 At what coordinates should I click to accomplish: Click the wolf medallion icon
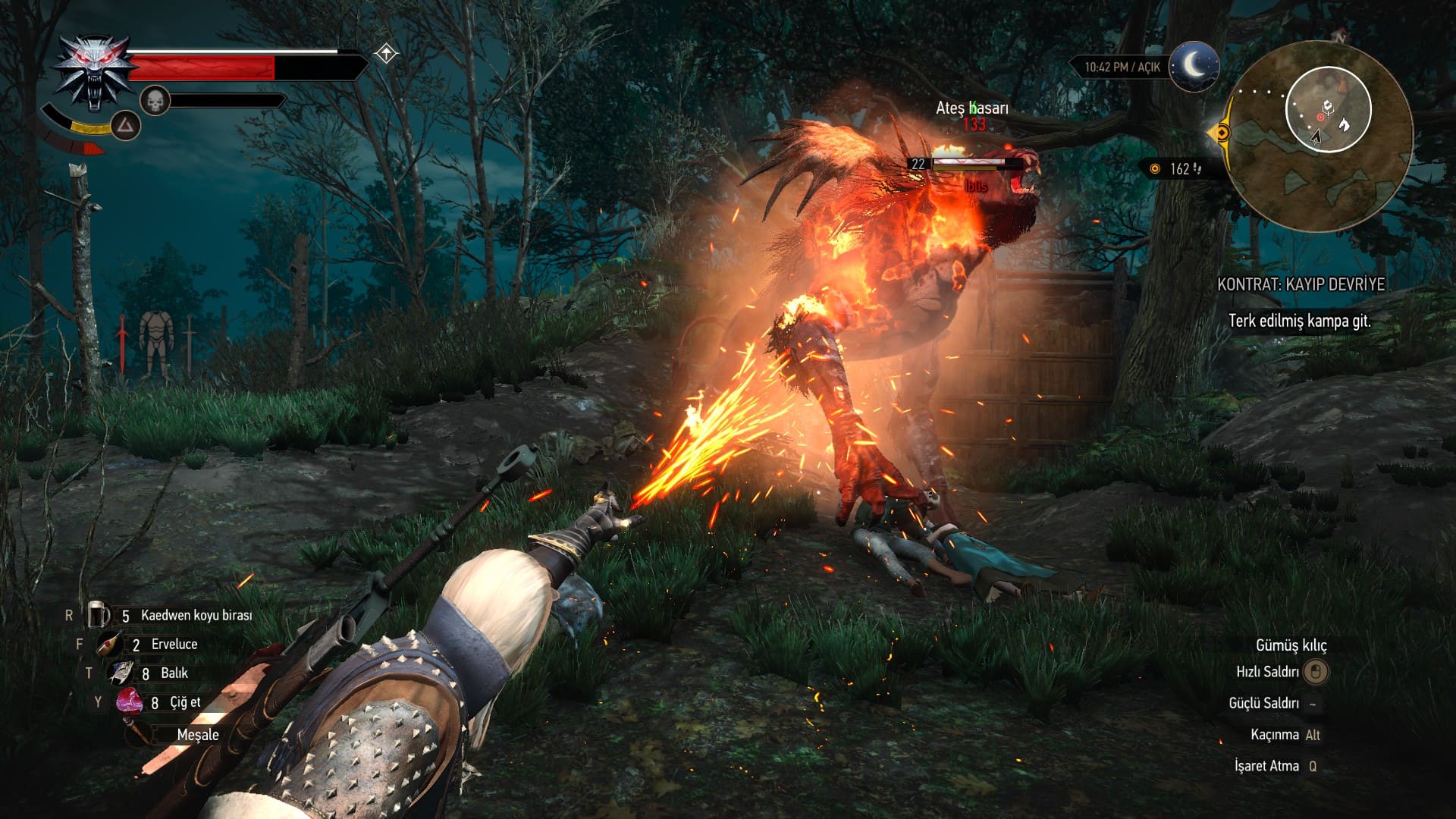point(94,74)
